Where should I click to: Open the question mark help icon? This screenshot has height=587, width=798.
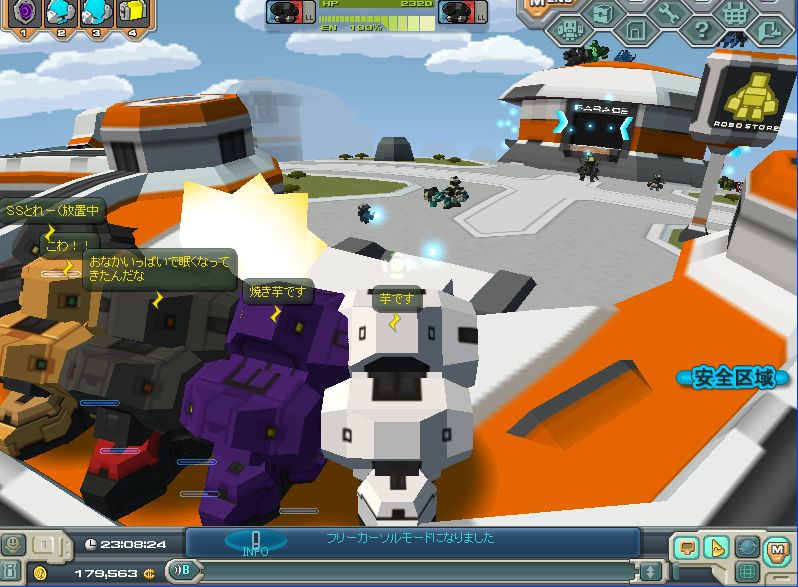701,30
